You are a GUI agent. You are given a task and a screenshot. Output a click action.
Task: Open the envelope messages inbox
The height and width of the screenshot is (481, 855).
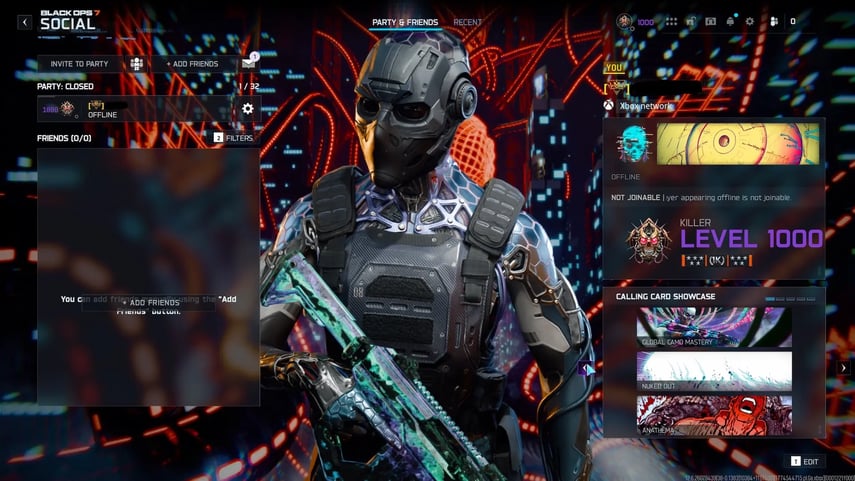click(248, 64)
